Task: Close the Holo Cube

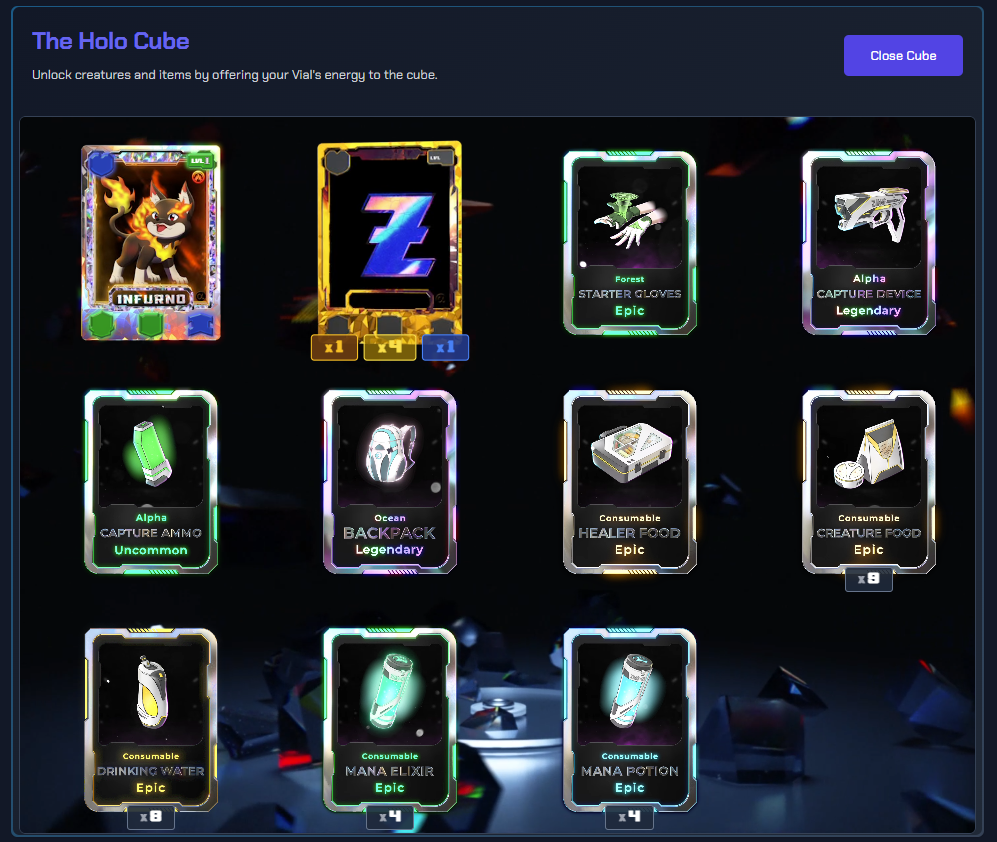Action: (x=903, y=56)
